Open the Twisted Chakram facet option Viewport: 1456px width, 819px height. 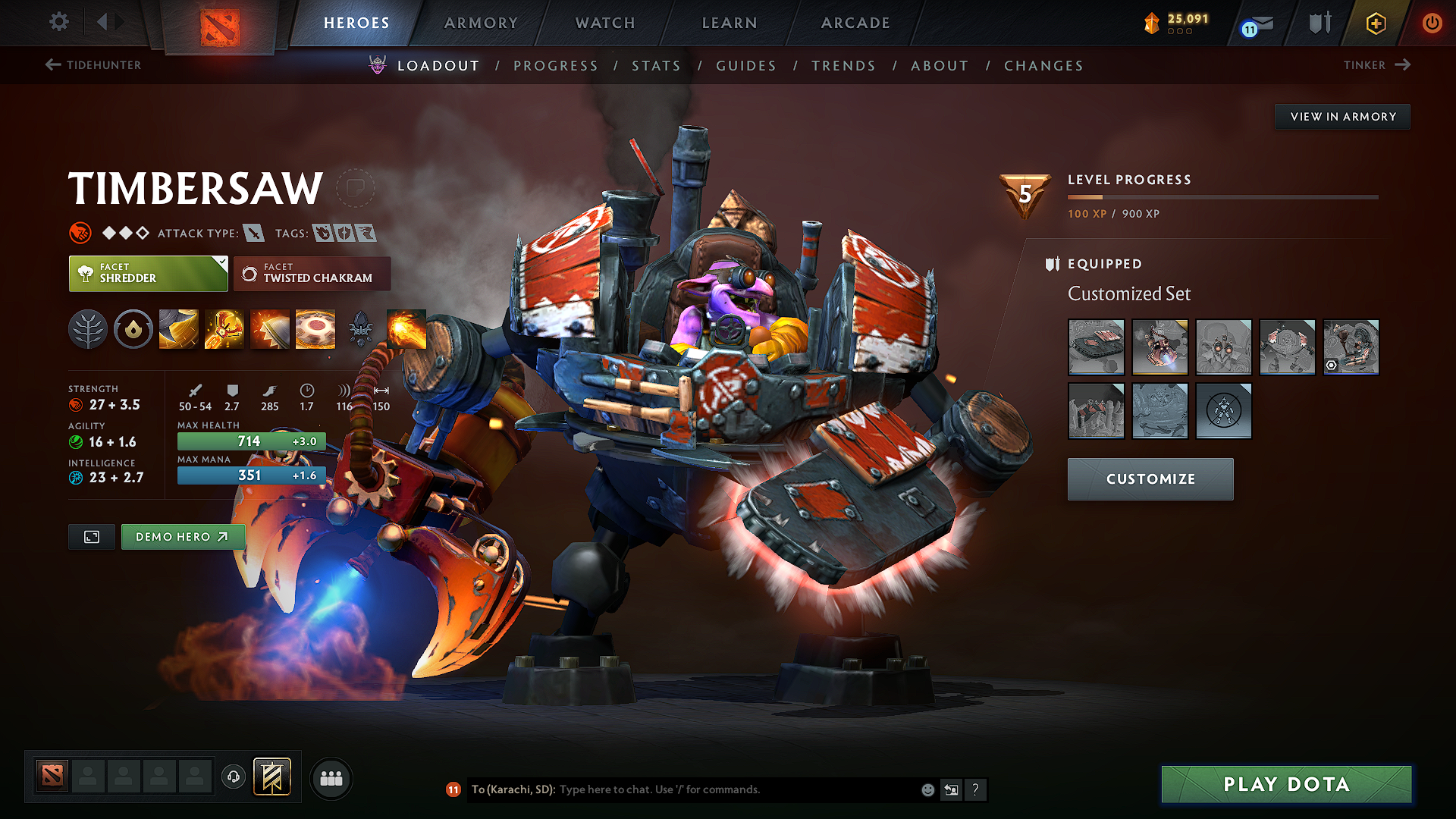(312, 274)
